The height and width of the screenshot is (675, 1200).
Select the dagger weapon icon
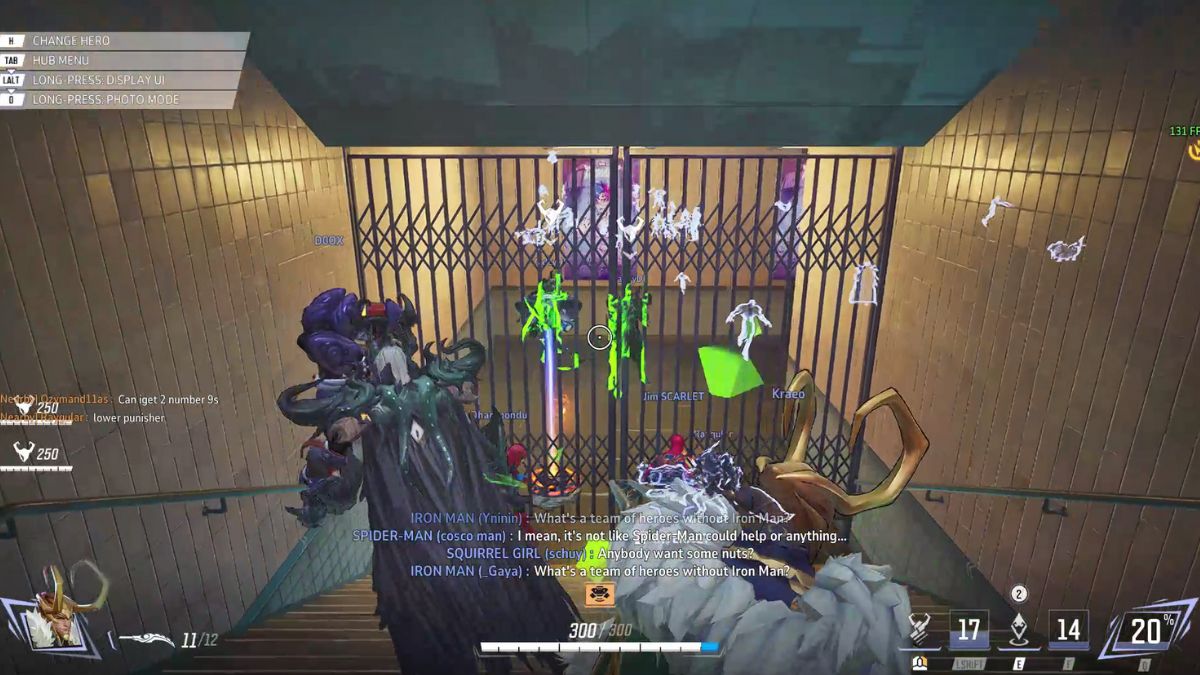[146, 639]
